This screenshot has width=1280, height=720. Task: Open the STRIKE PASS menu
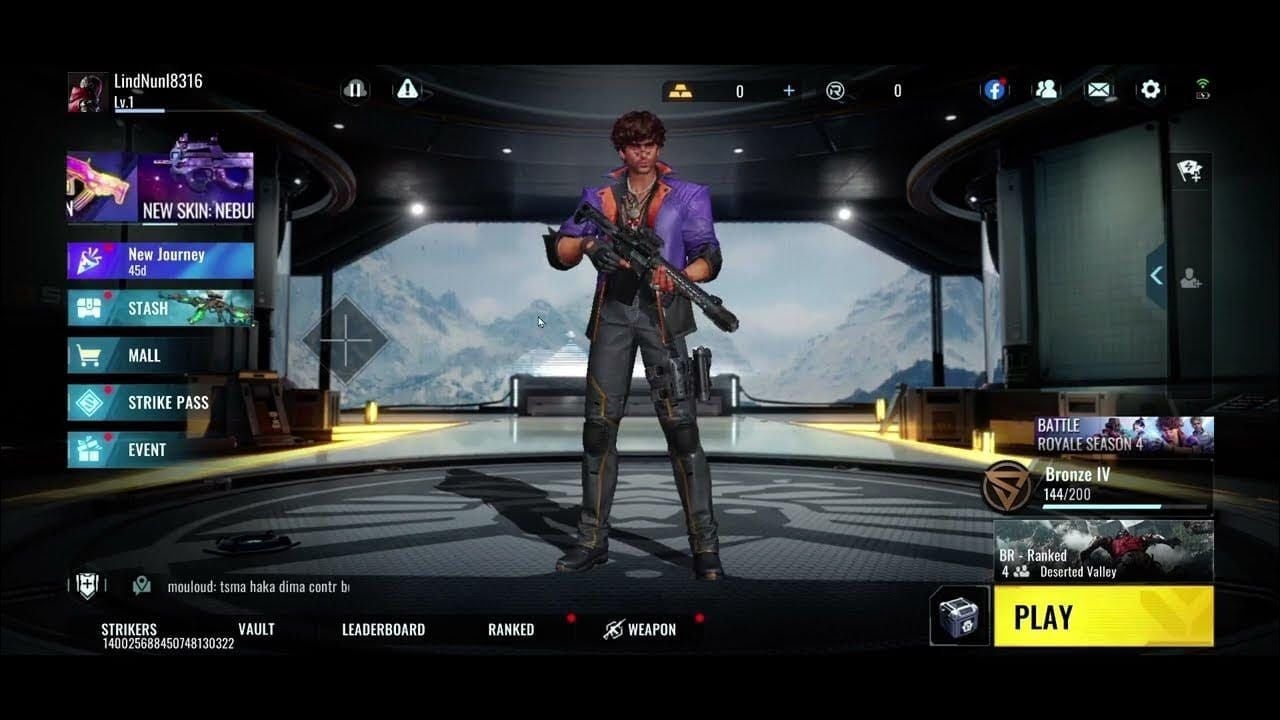tap(150, 402)
